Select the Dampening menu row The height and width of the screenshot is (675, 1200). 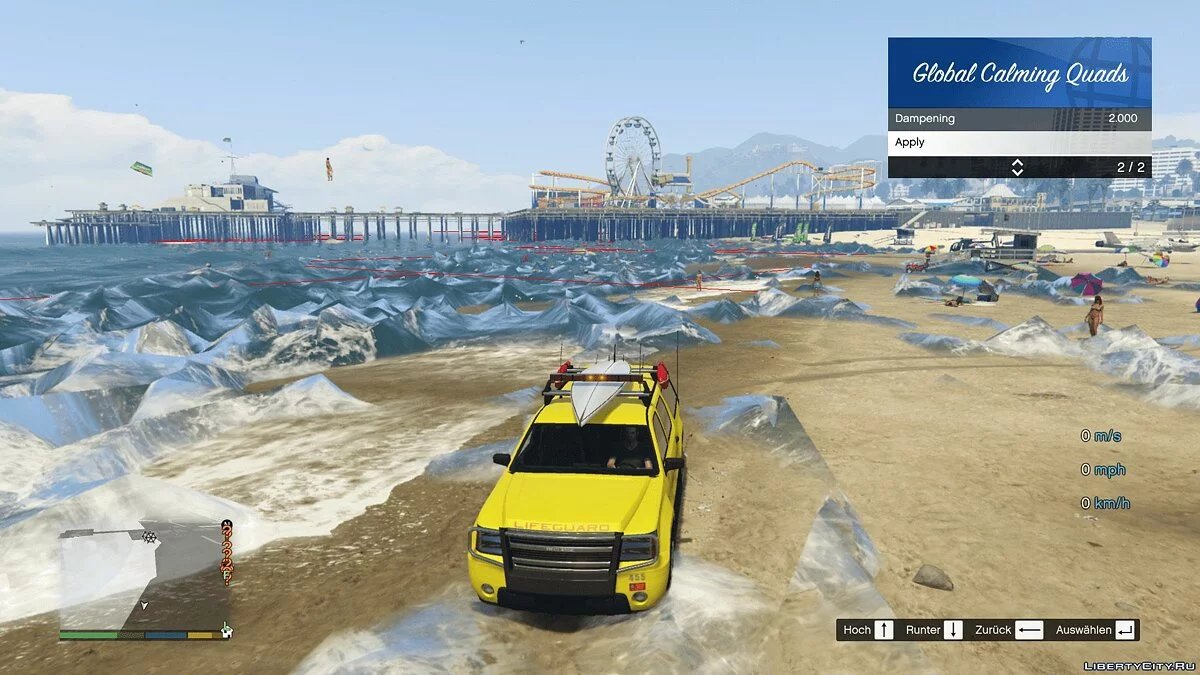(x=1018, y=118)
